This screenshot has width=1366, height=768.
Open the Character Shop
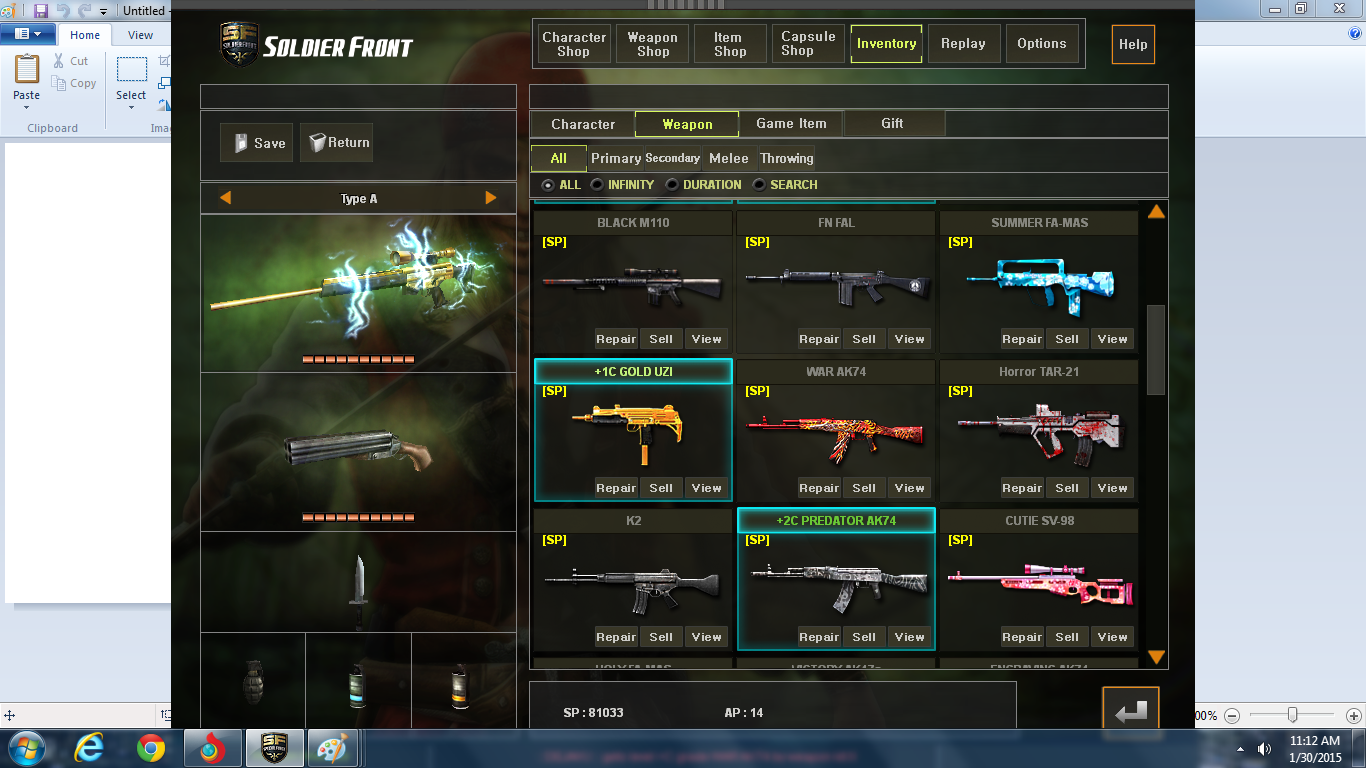574,44
